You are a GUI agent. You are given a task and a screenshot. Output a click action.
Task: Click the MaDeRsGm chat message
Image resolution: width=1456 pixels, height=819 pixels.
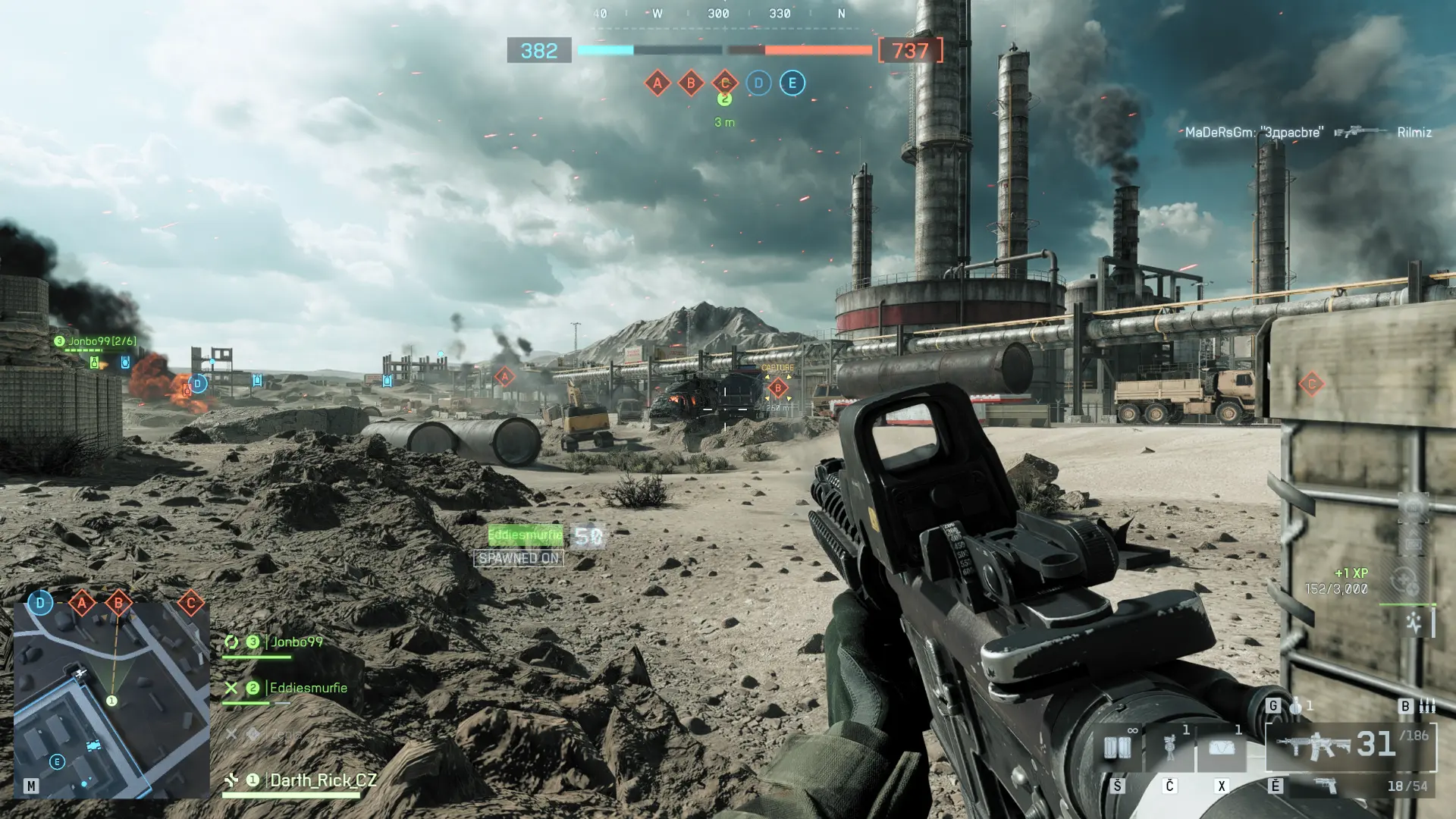point(1254,132)
